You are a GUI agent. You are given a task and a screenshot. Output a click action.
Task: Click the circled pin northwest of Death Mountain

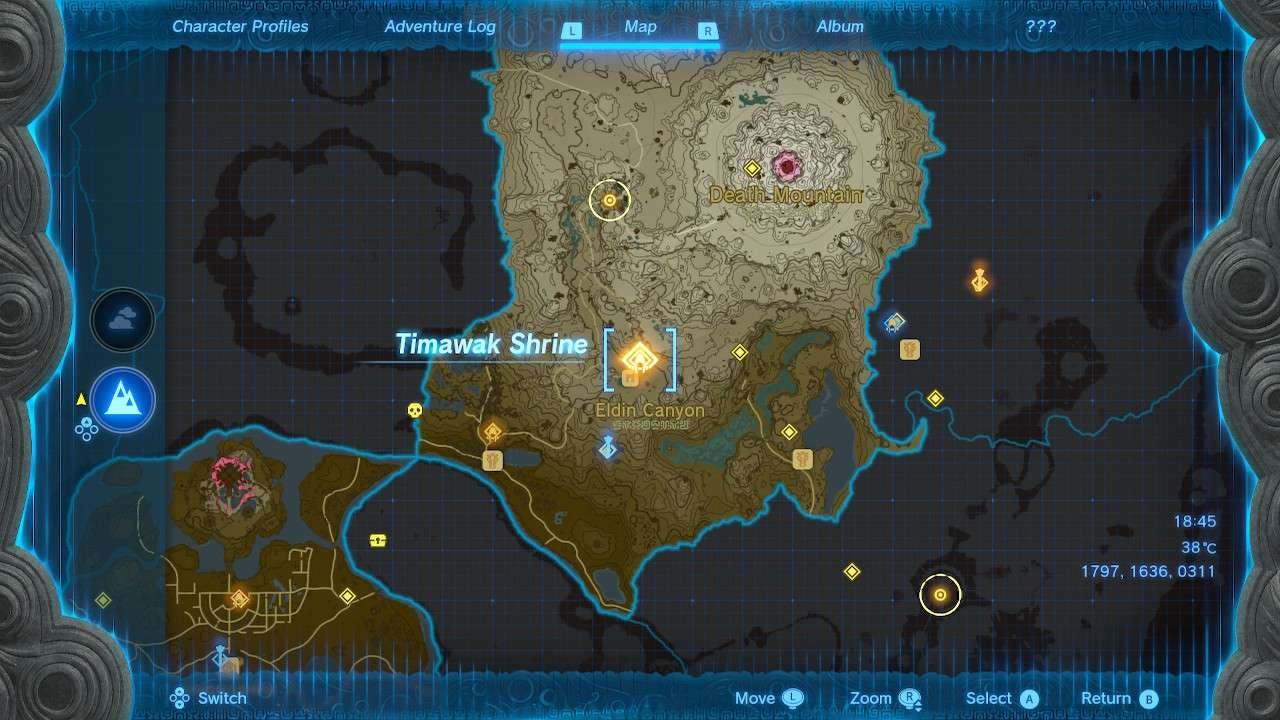pos(609,200)
